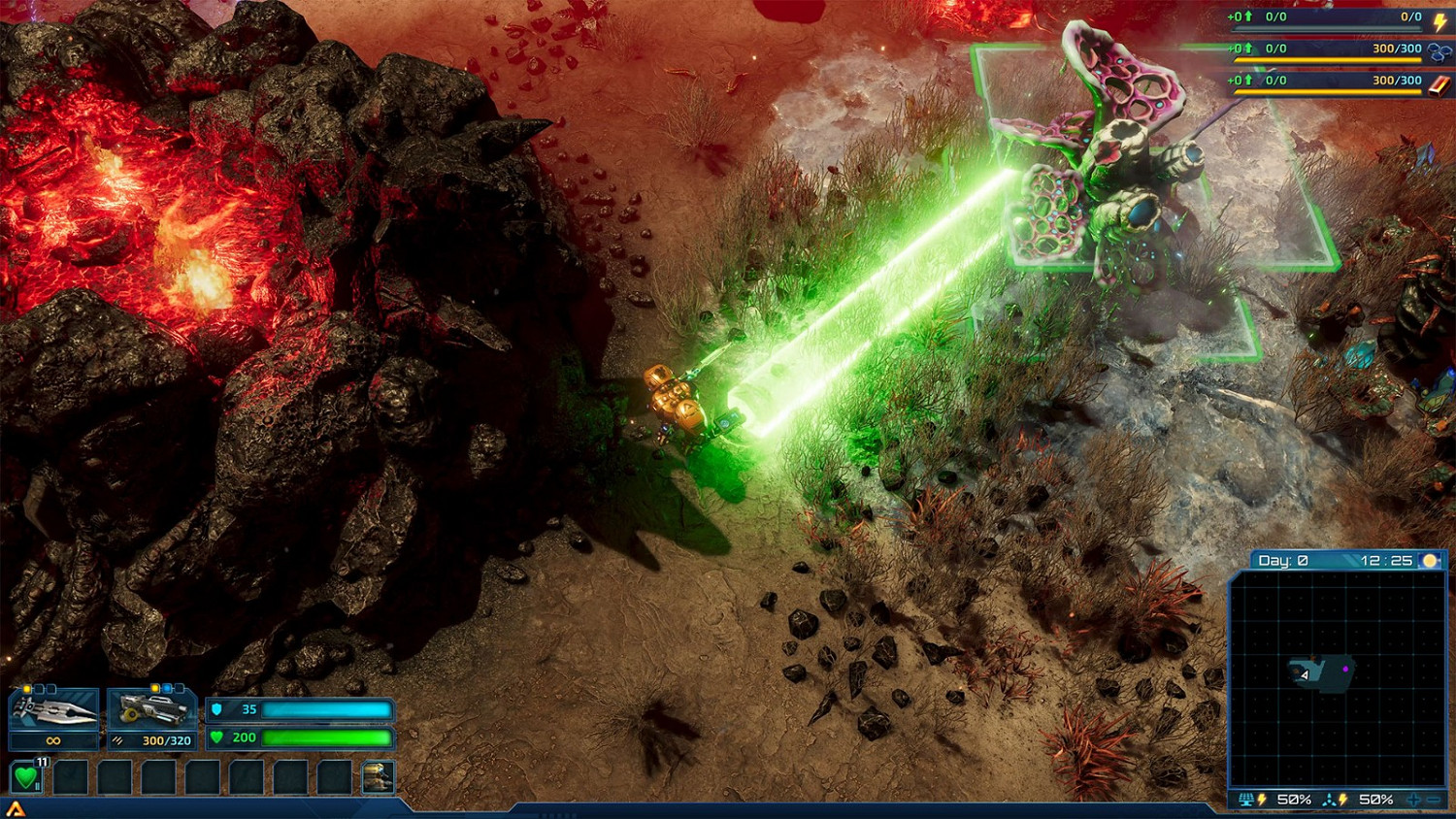The height and width of the screenshot is (819, 1456).
Task: Select the melee blade weapon slot
Action: [53, 711]
